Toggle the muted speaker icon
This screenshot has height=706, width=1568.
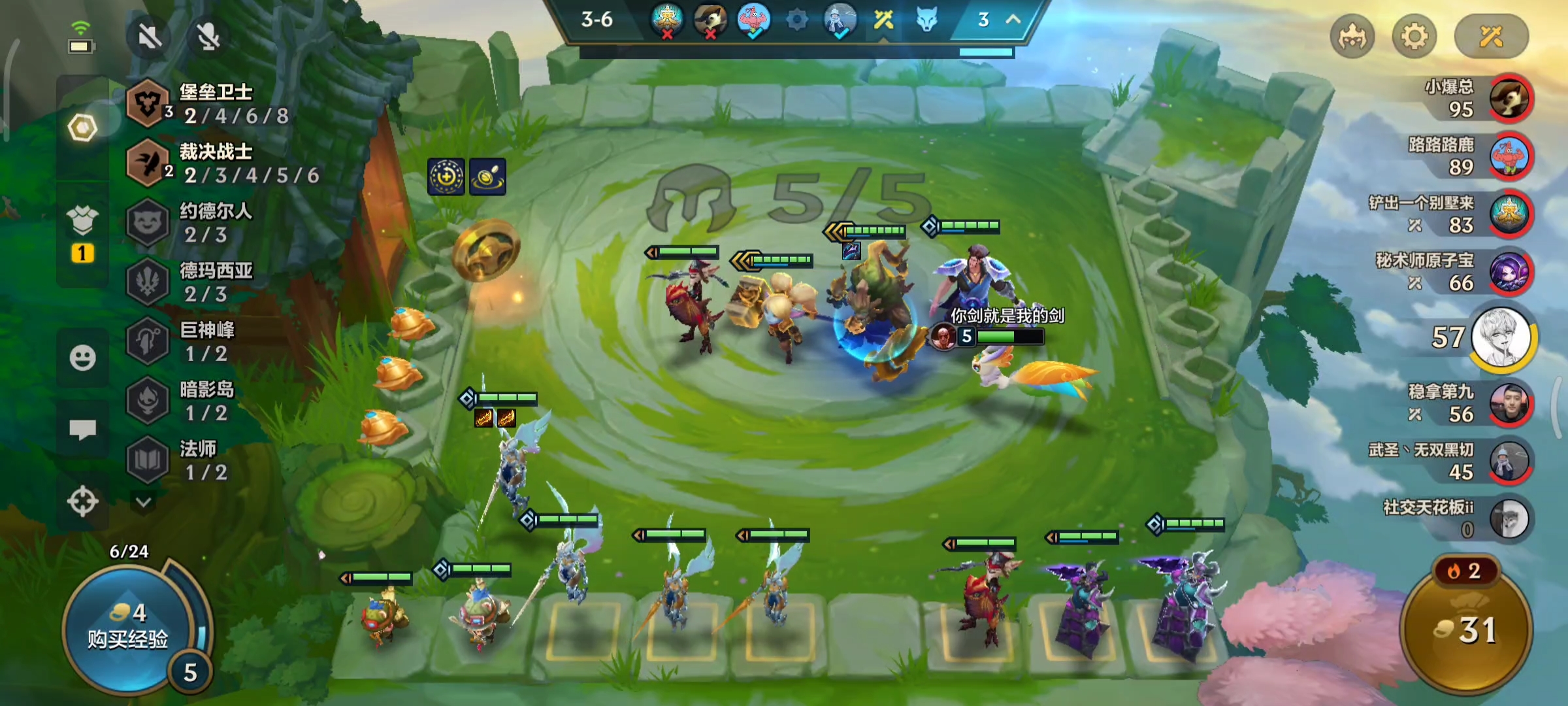pos(150,37)
